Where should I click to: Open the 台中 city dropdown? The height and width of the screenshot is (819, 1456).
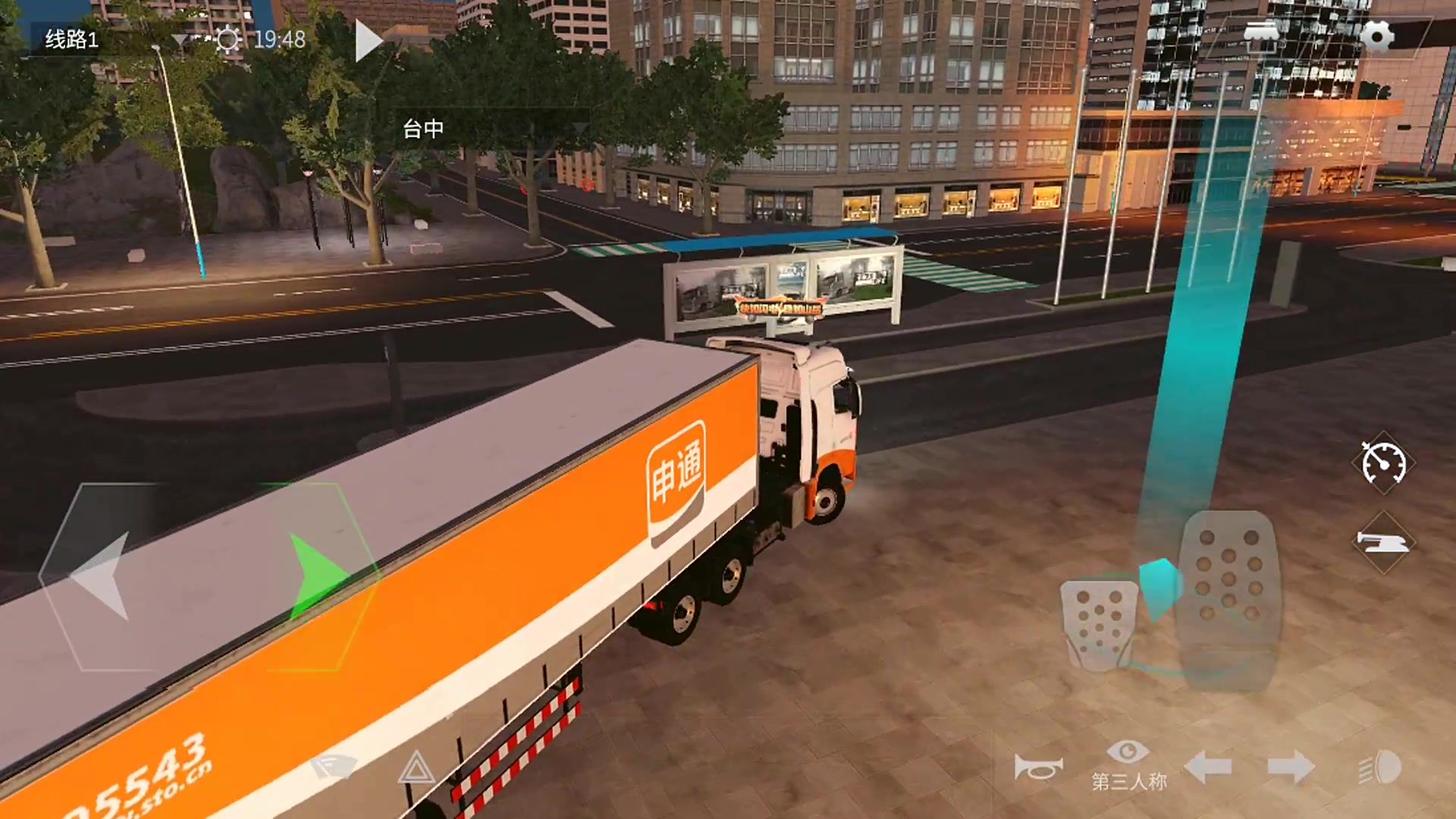[493, 129]
